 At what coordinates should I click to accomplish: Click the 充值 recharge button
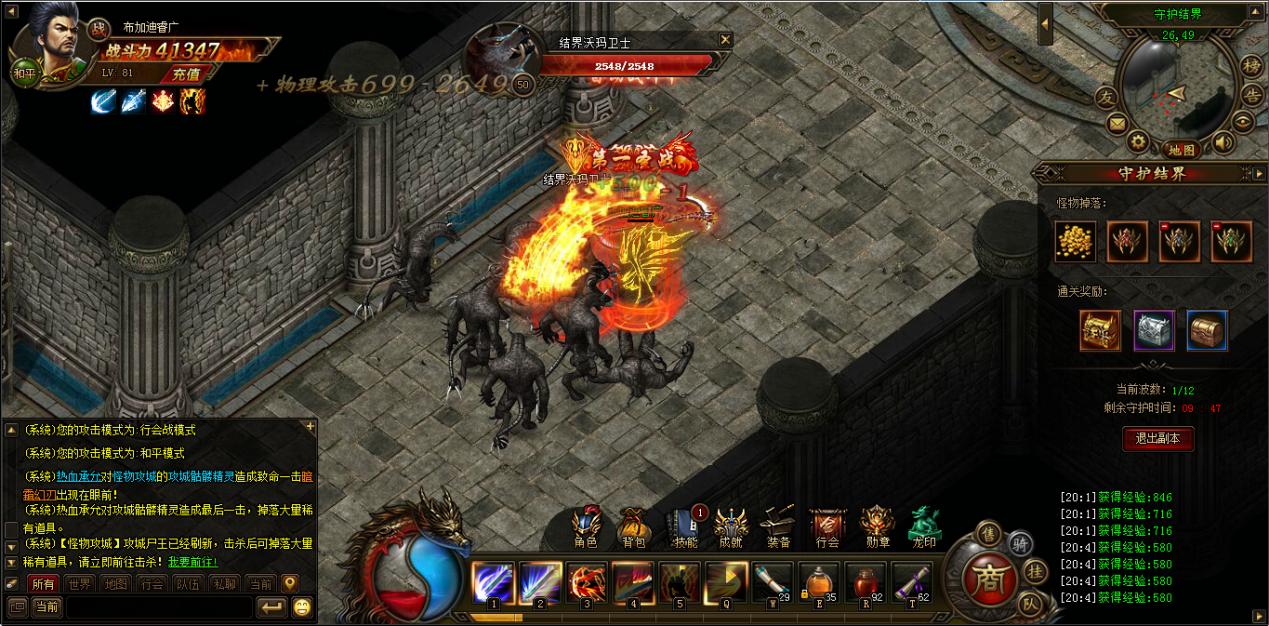point(185,73)
